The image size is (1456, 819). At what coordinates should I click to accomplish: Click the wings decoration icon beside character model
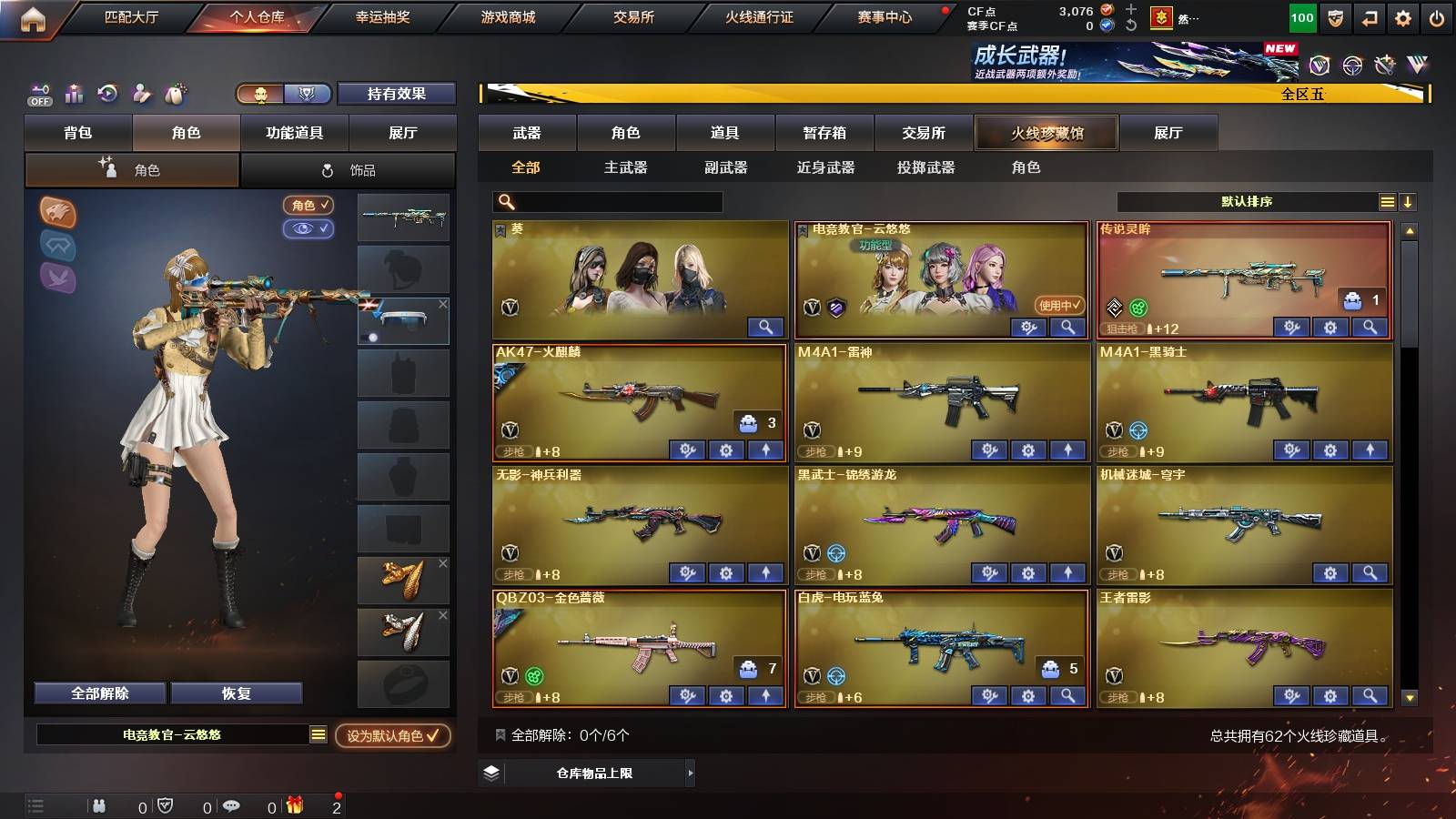56,278
